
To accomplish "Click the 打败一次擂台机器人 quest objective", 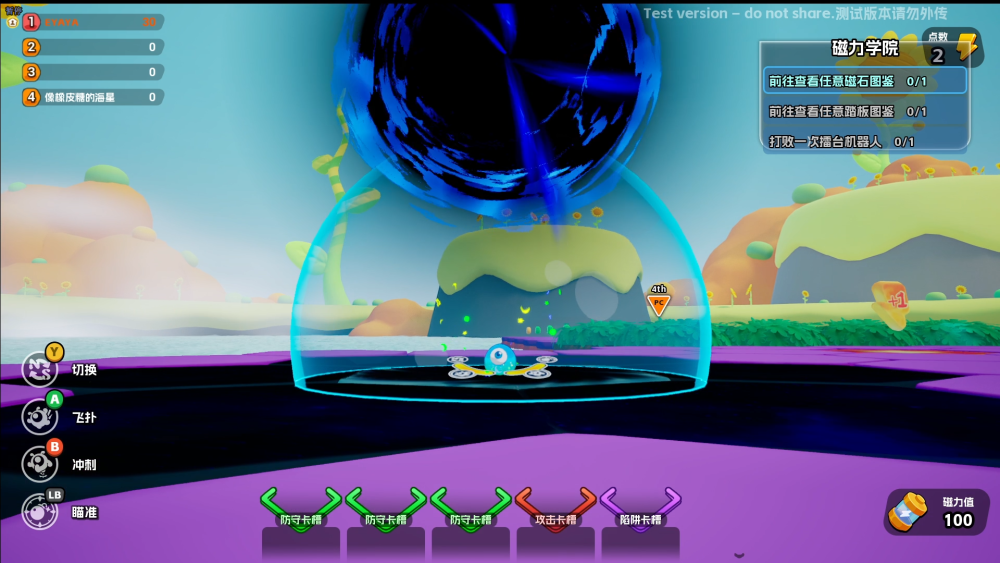I will tap(865, 141).
